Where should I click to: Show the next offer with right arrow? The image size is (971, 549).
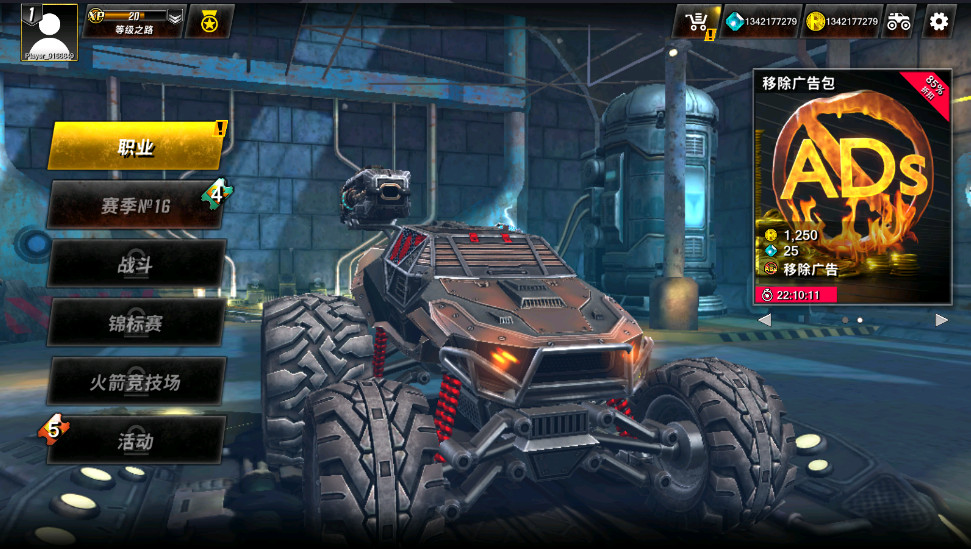pos(941,320)
